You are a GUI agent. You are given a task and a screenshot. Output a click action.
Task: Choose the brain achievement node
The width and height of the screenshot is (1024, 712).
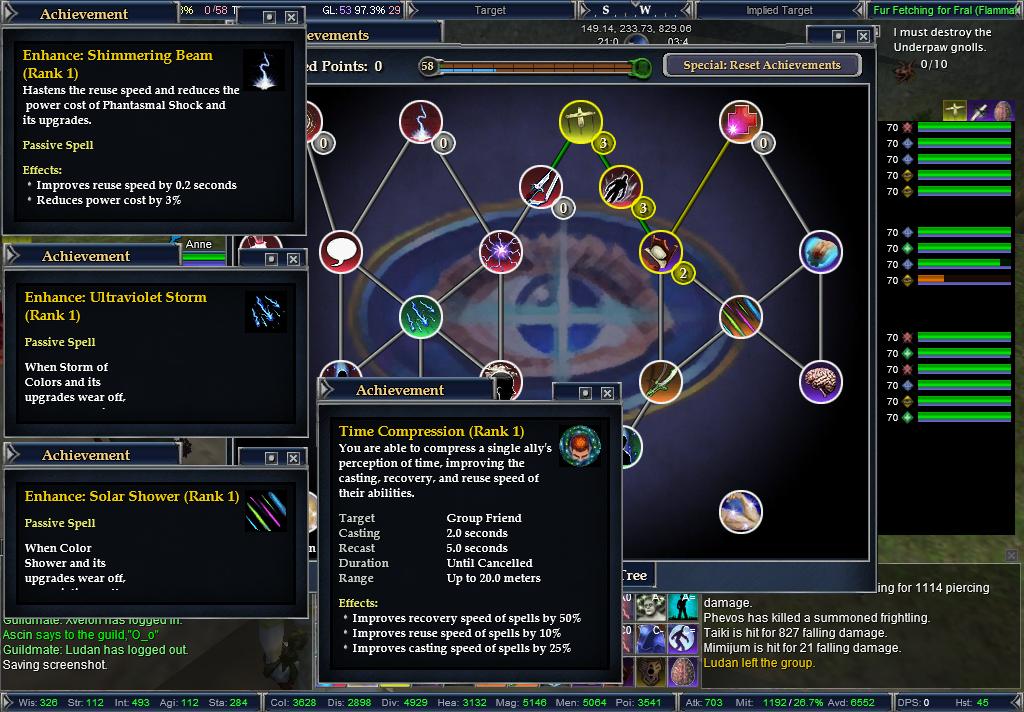pyautogui.click(x=821, y=382)
